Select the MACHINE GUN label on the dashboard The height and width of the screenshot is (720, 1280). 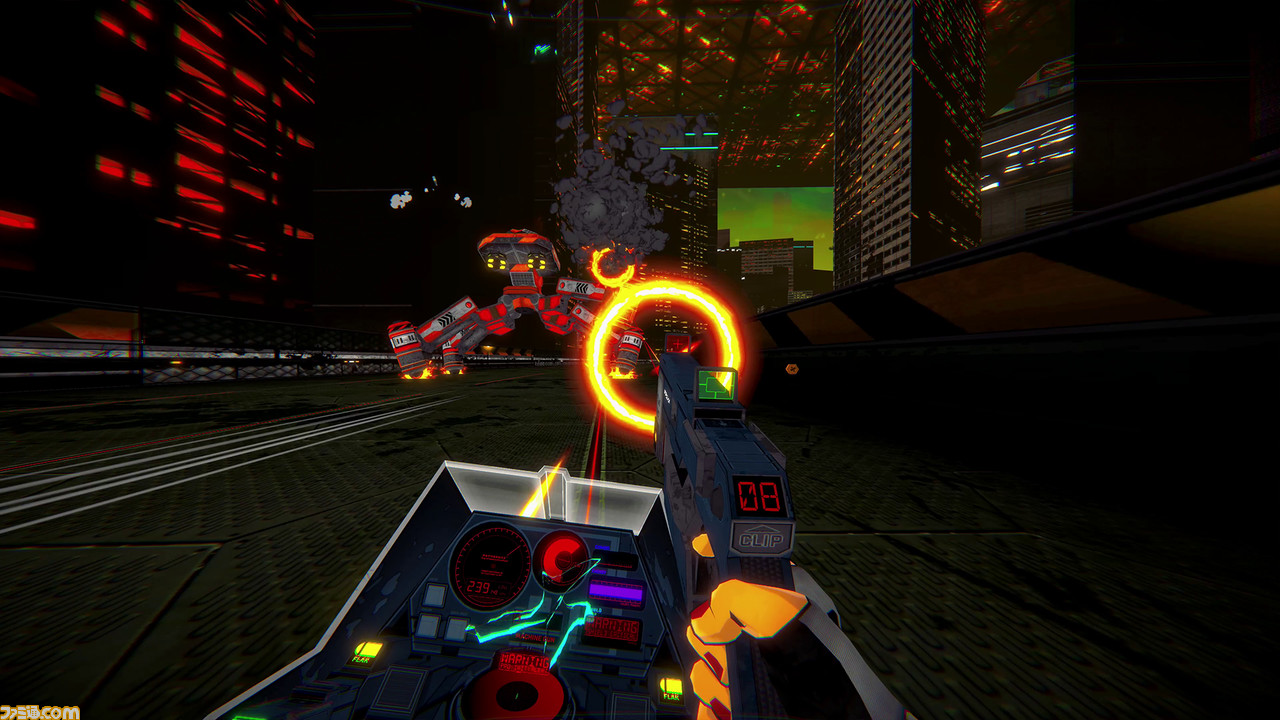point(533,637)
